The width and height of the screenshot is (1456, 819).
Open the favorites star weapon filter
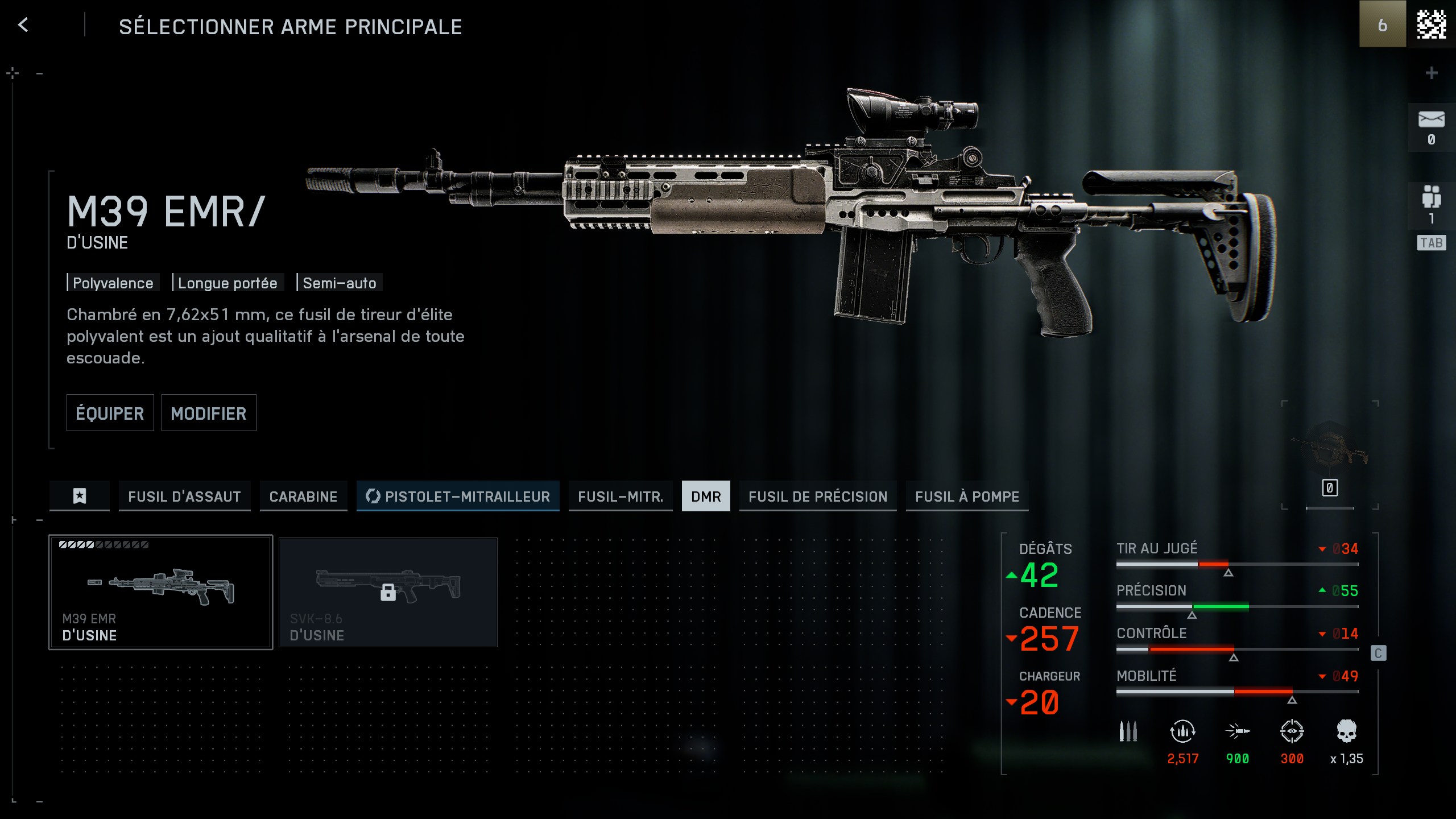79,496
